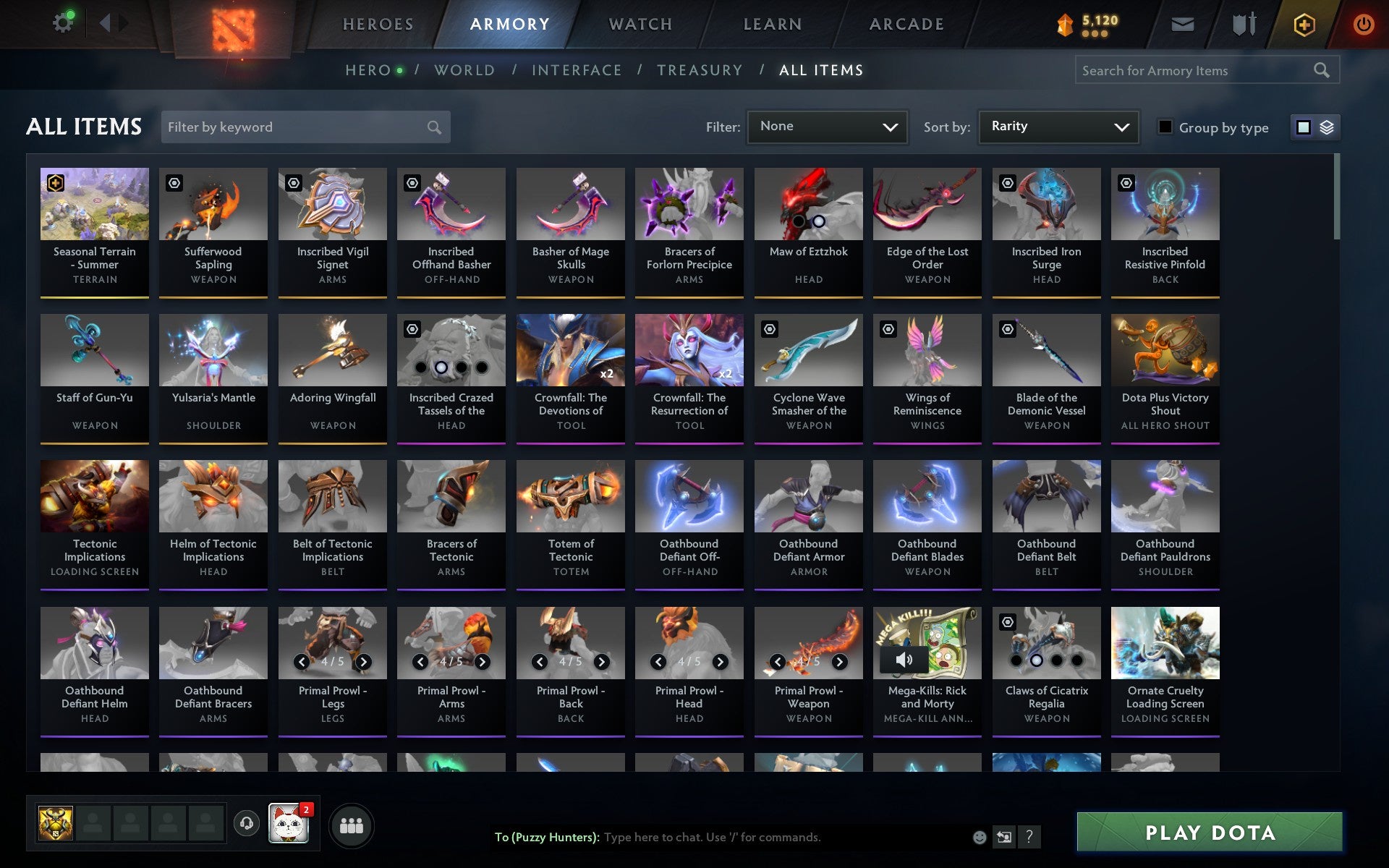Open the friends list icon
The height and width of the screenshot is (868, 1389).
[x=352, y=824]
